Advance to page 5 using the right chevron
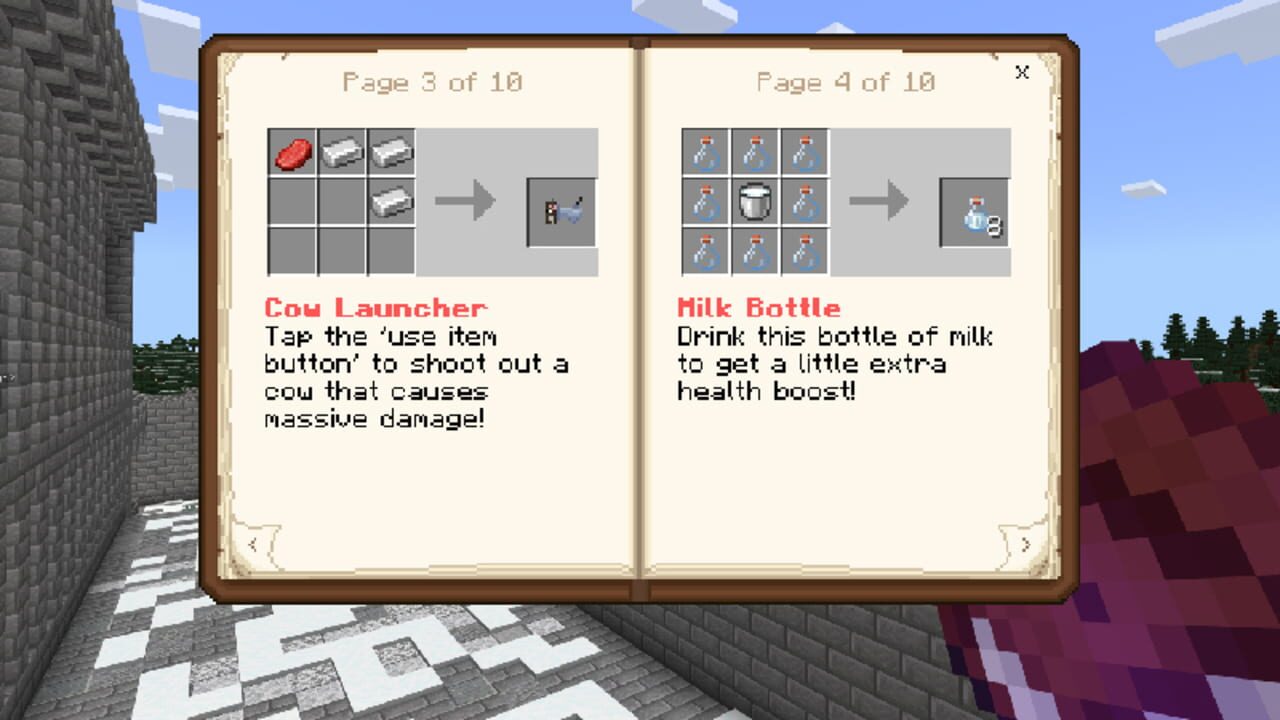The width and height of the screenshot is (1280, 720). click(x=1026, y=543)
